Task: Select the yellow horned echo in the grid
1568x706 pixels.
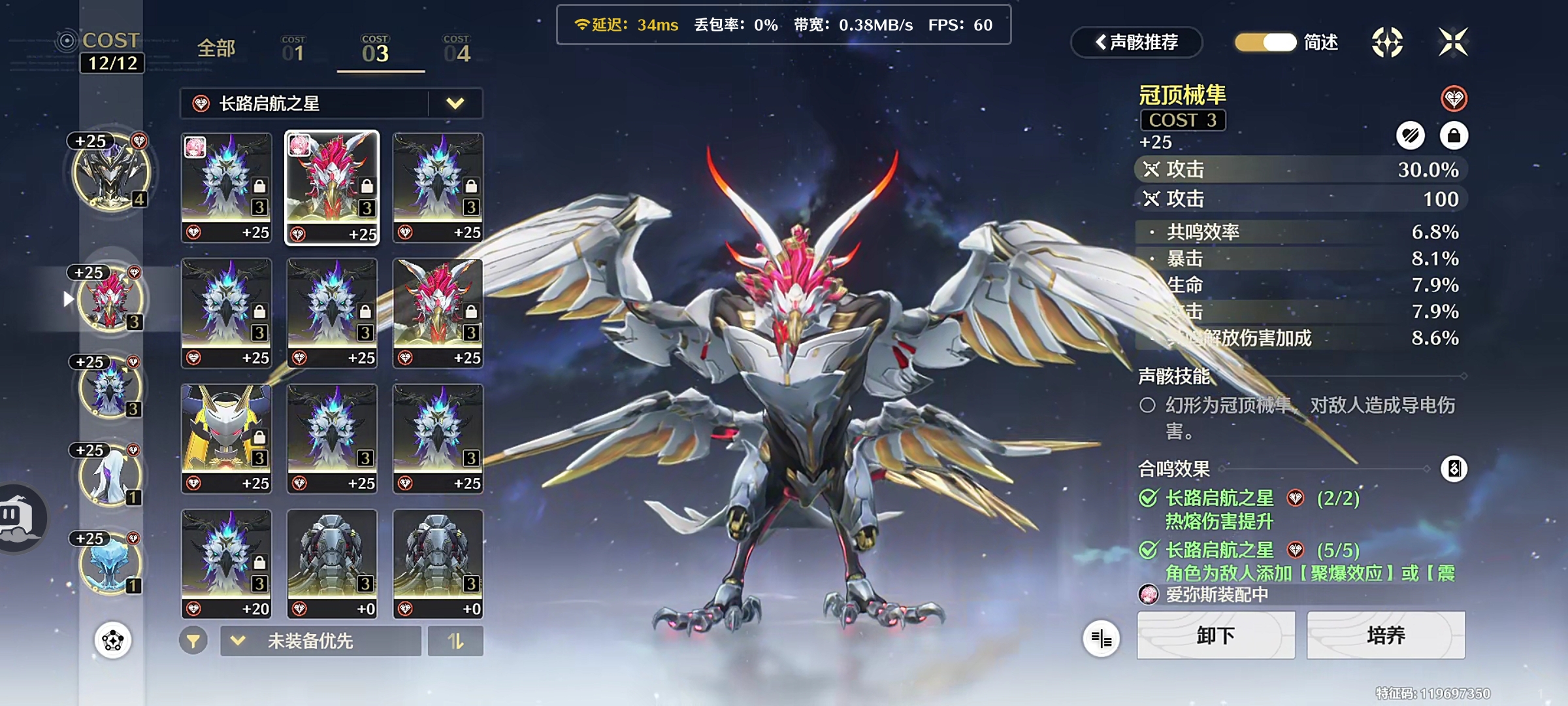Action: 226,438
